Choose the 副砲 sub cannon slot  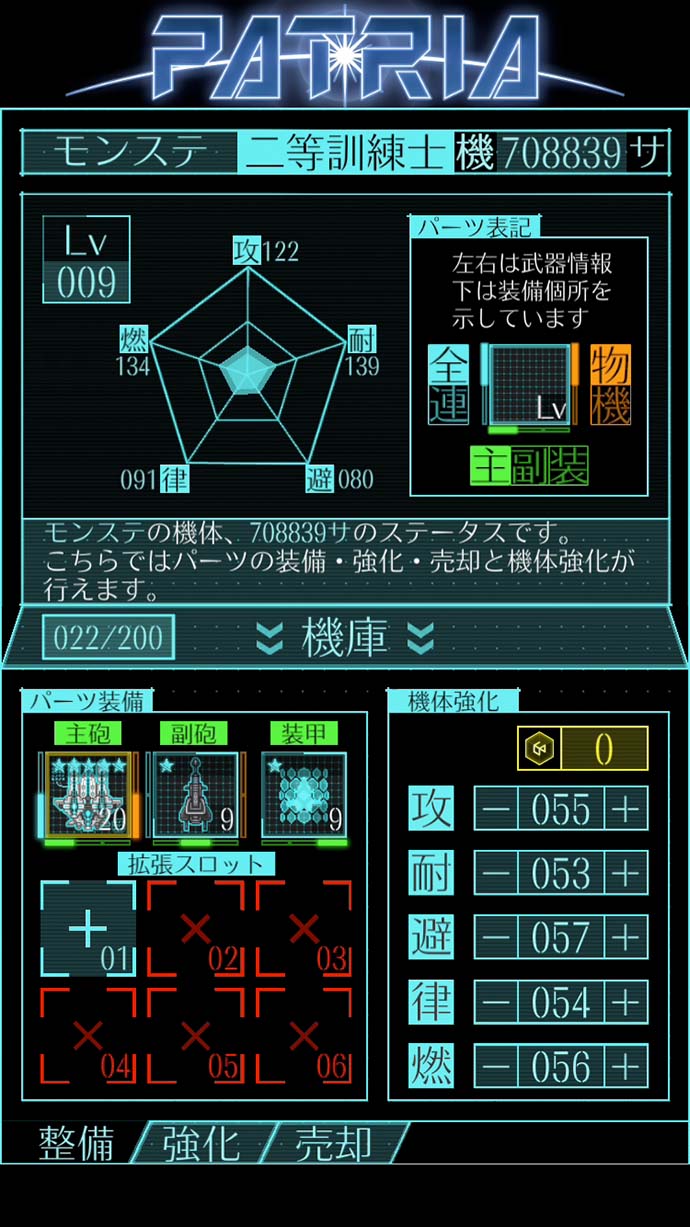pos(195,795)
